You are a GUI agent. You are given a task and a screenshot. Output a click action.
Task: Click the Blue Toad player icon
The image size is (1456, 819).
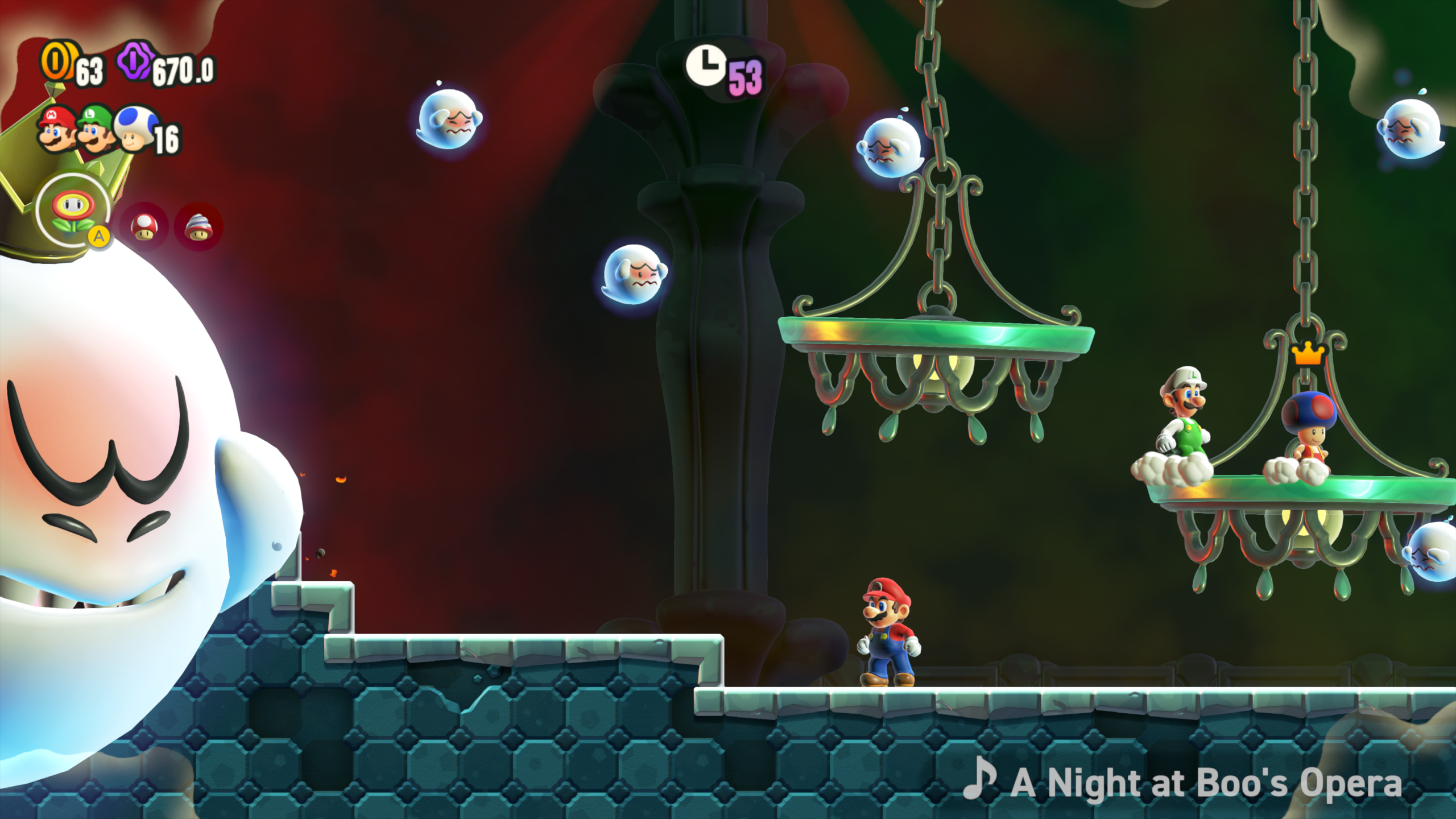[x=135, y=129]
